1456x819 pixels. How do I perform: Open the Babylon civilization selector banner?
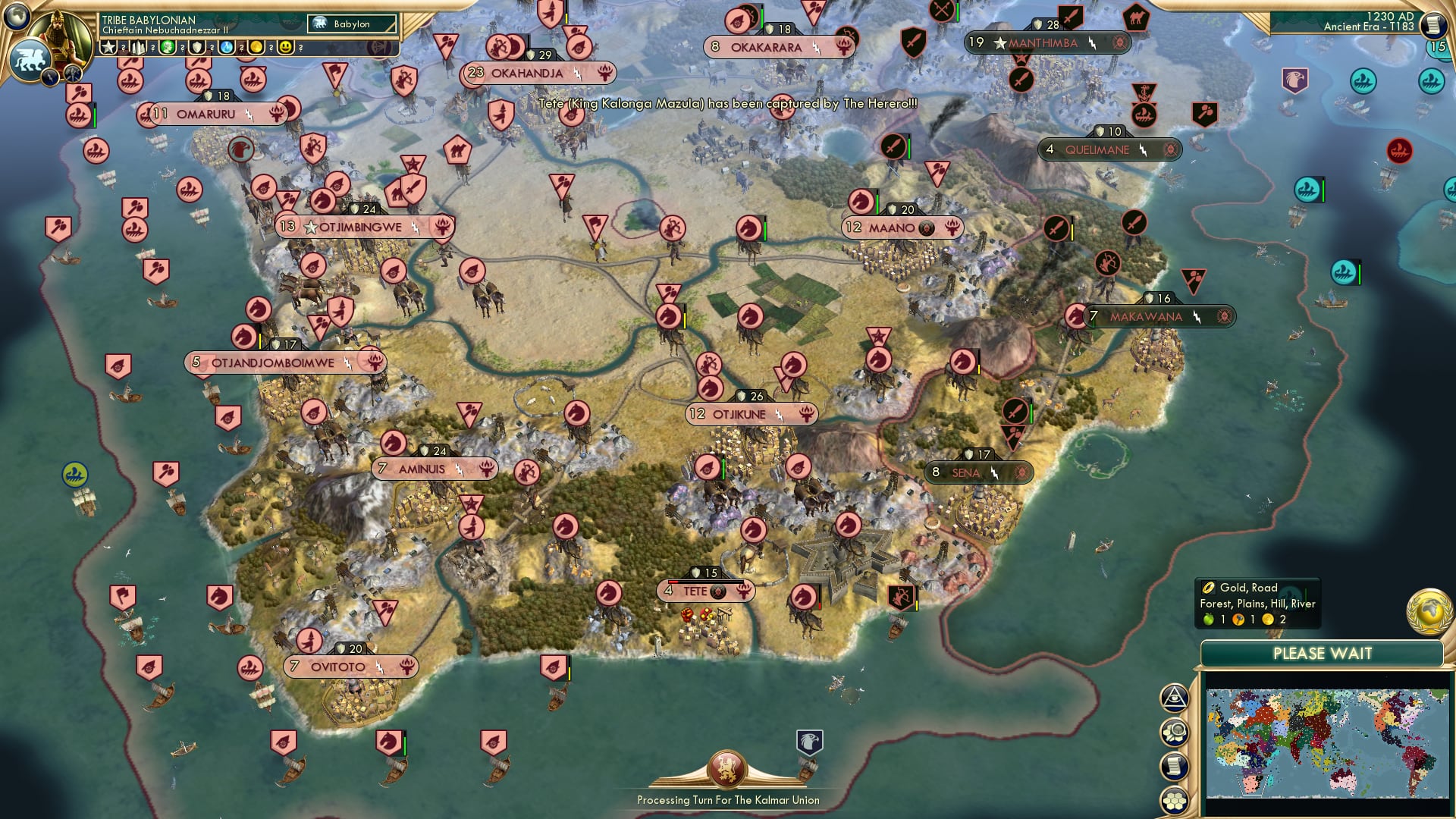[350, 24]
